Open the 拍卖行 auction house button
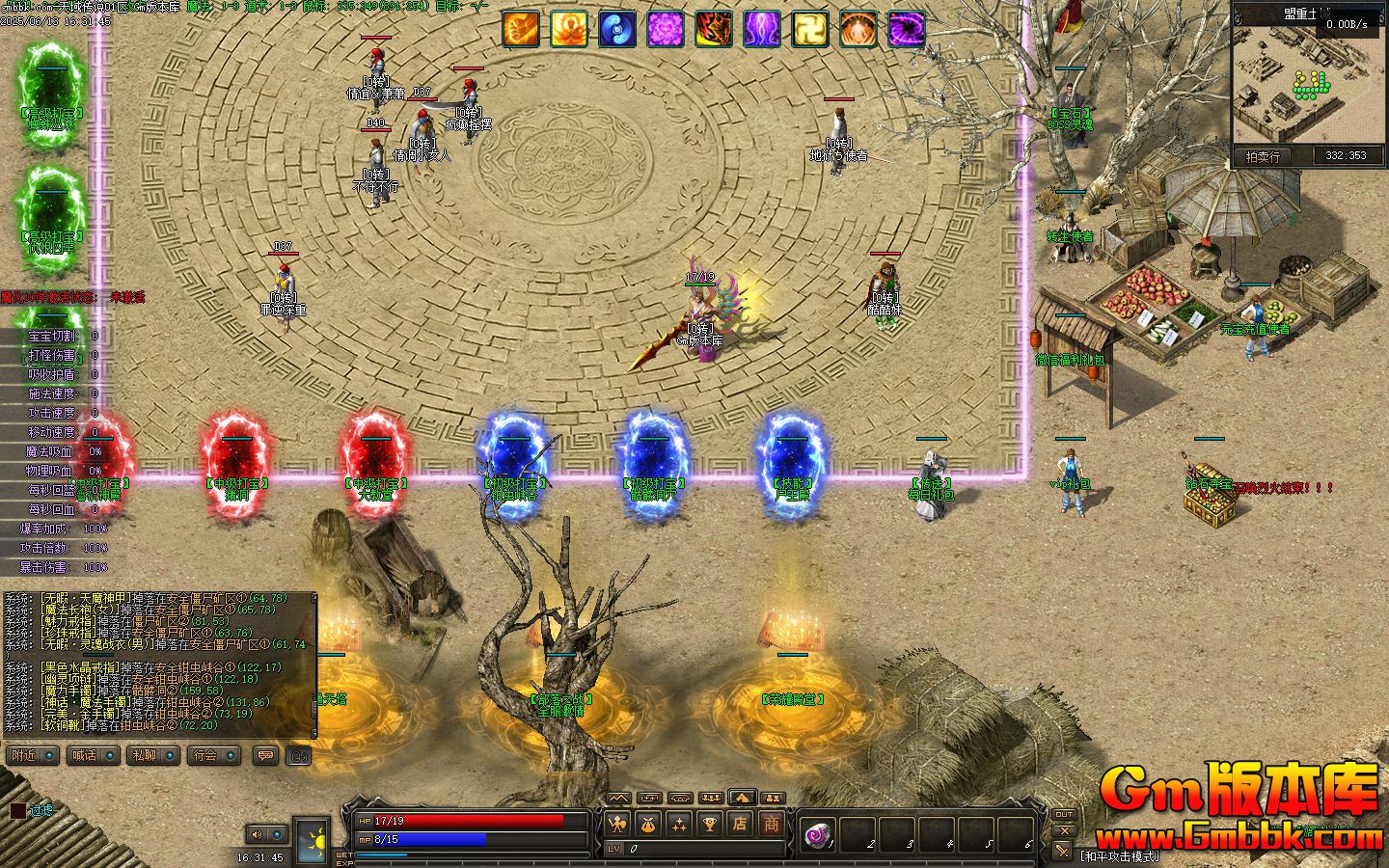The height and width of the screenshot is (868, 1389). (x=1263, y=156)
